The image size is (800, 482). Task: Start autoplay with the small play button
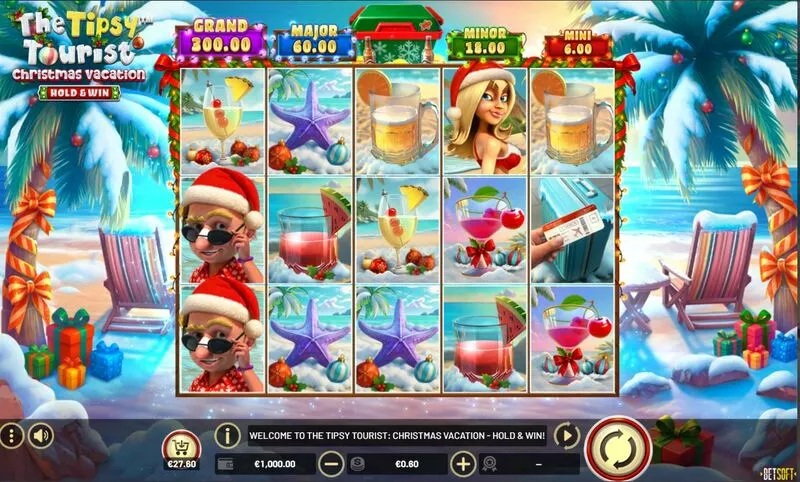[566, 436]
